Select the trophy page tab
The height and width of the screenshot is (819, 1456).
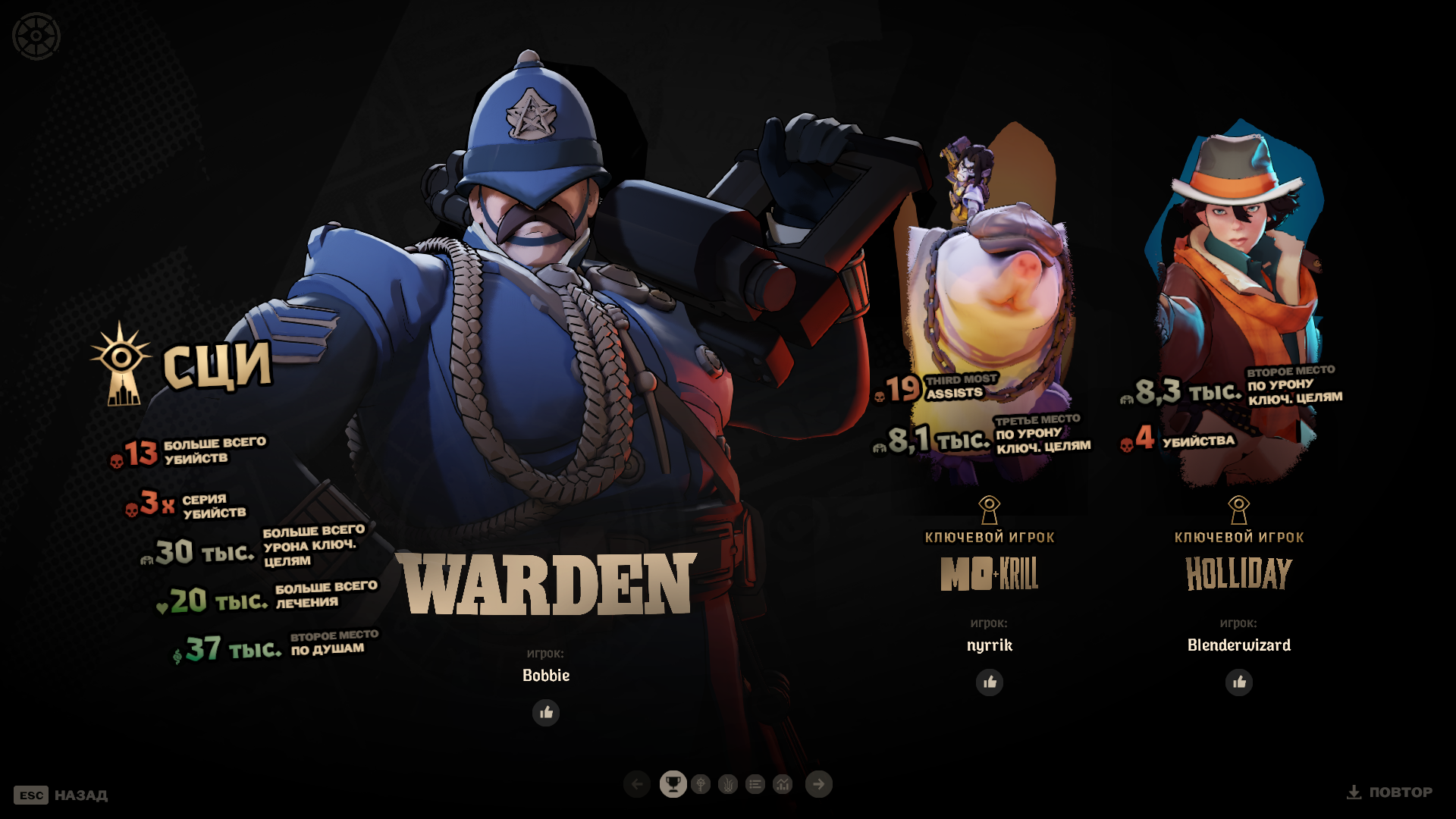(673, 784)
